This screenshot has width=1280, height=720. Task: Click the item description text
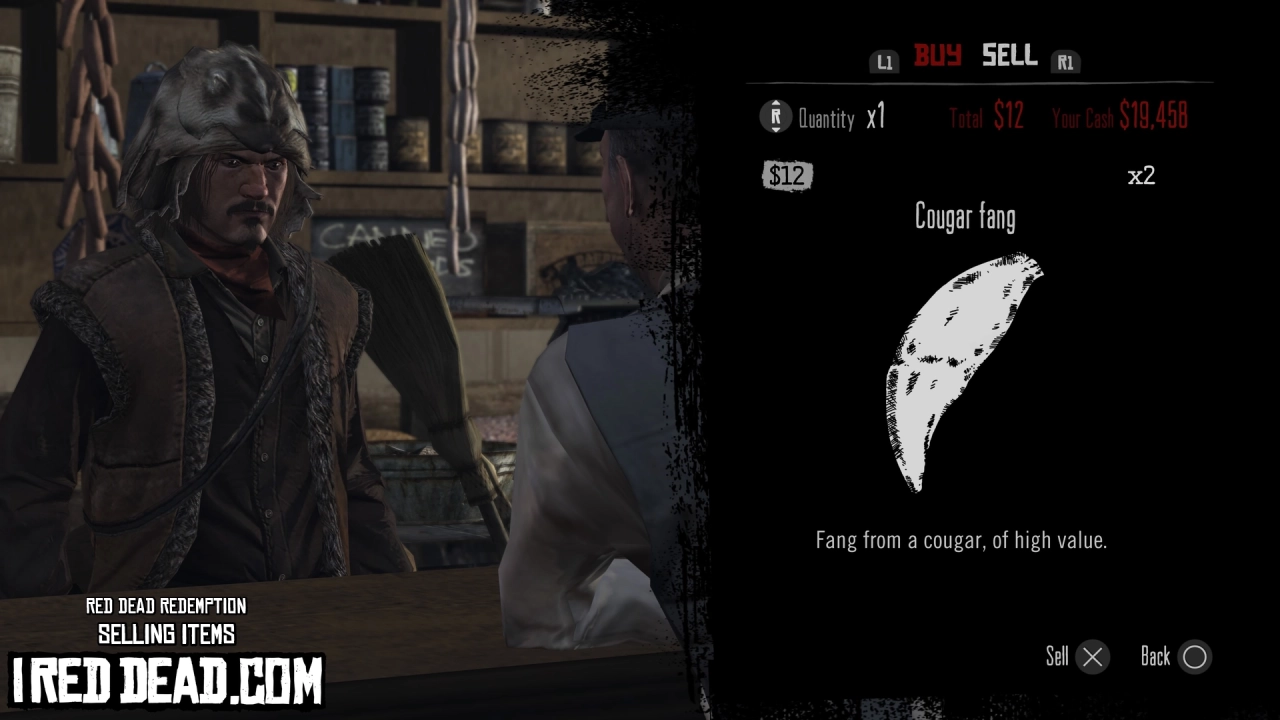(961, 540)
